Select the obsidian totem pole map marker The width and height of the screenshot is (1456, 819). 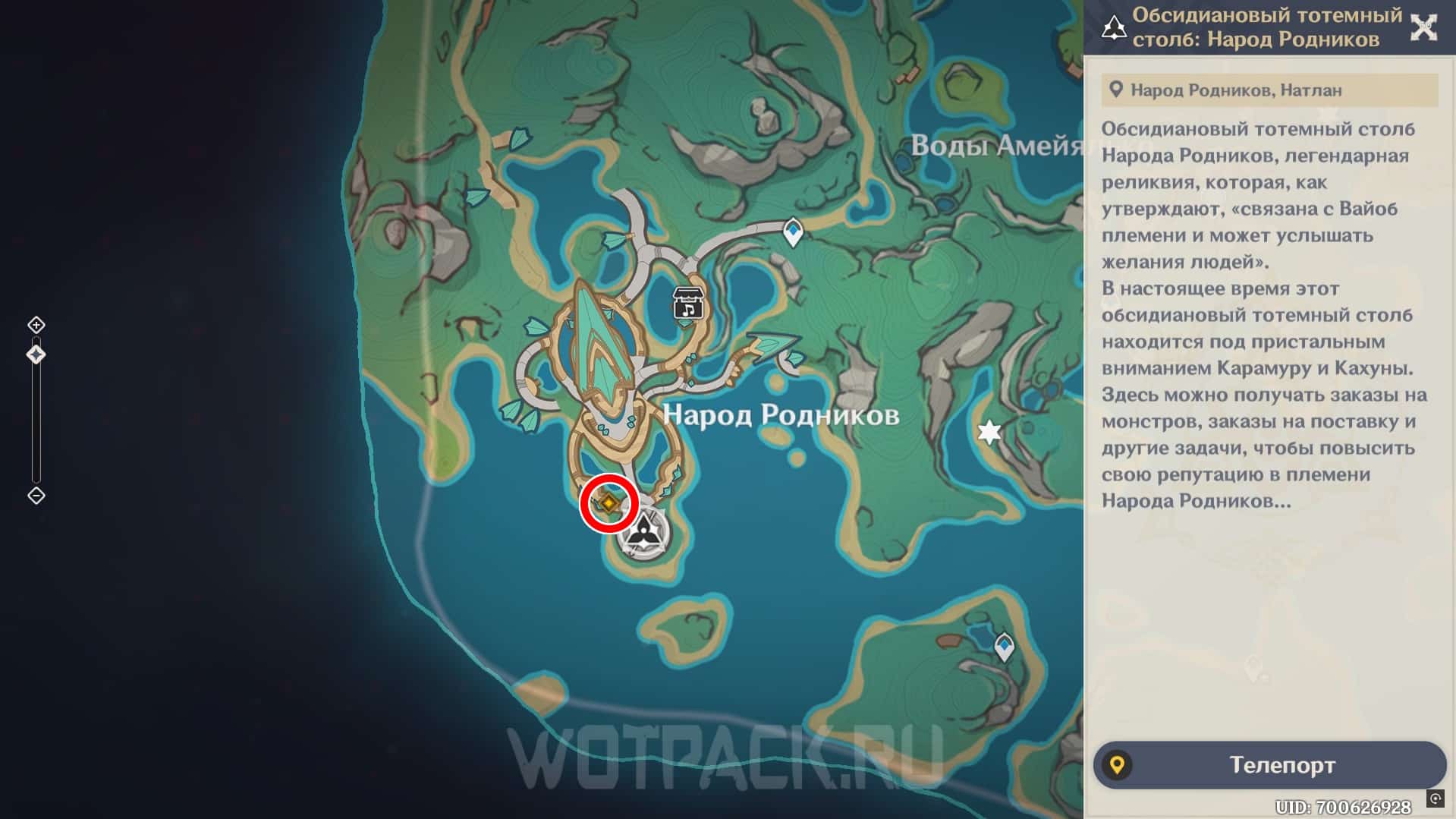click(x=644, y=529)
